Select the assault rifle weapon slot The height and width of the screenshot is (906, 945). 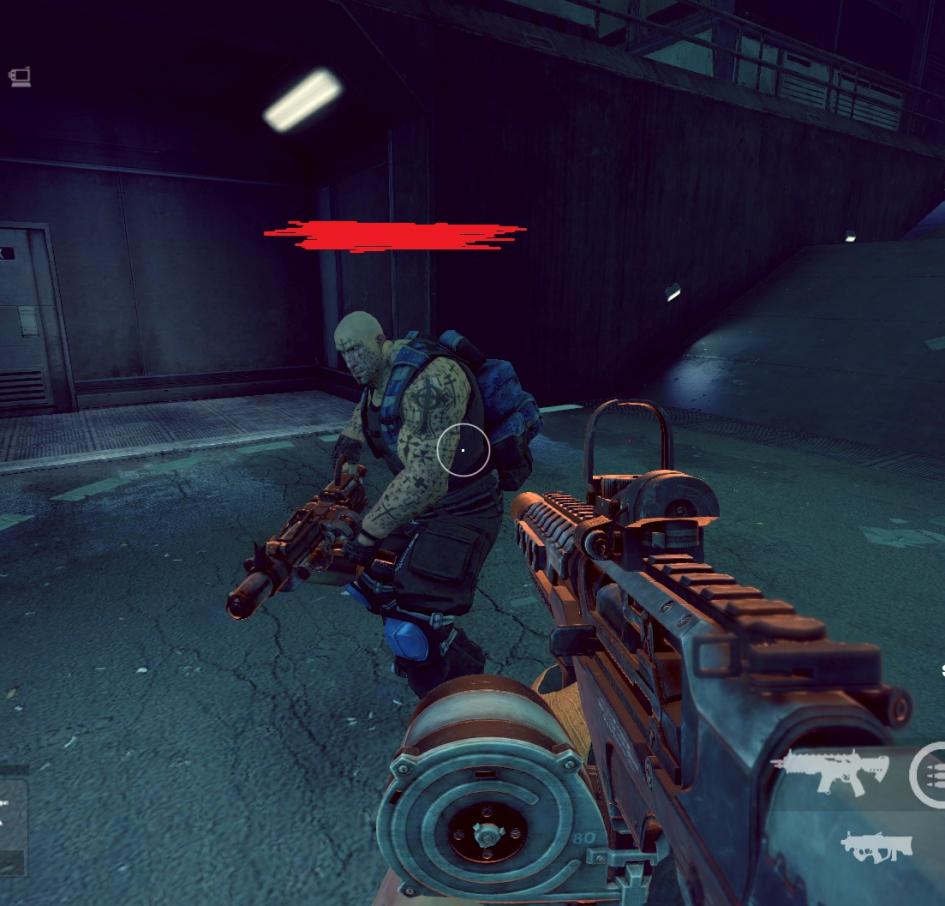pos(830,771)
